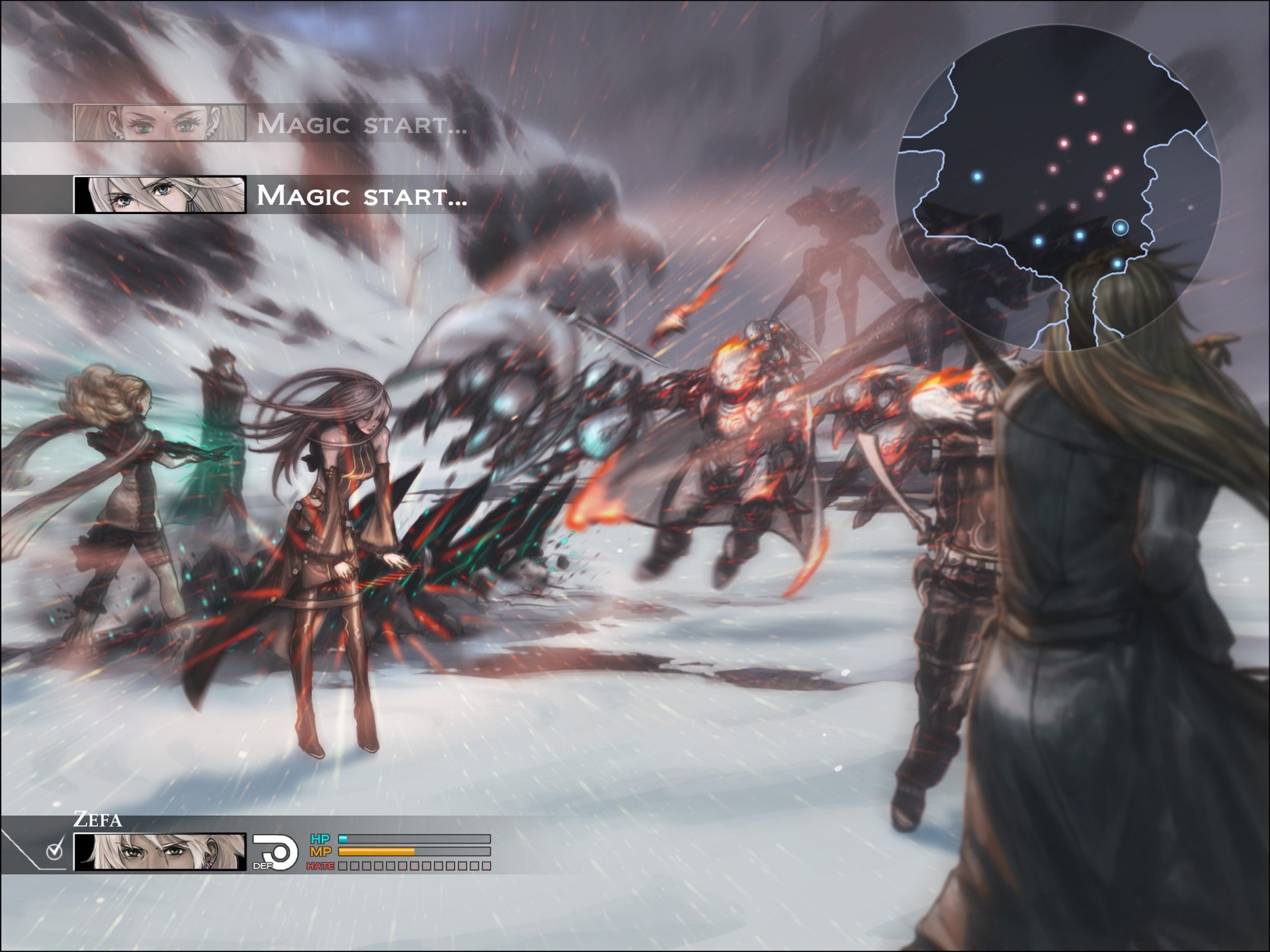Choose the blonde character's Magic start row

click(x=270, y=123)
